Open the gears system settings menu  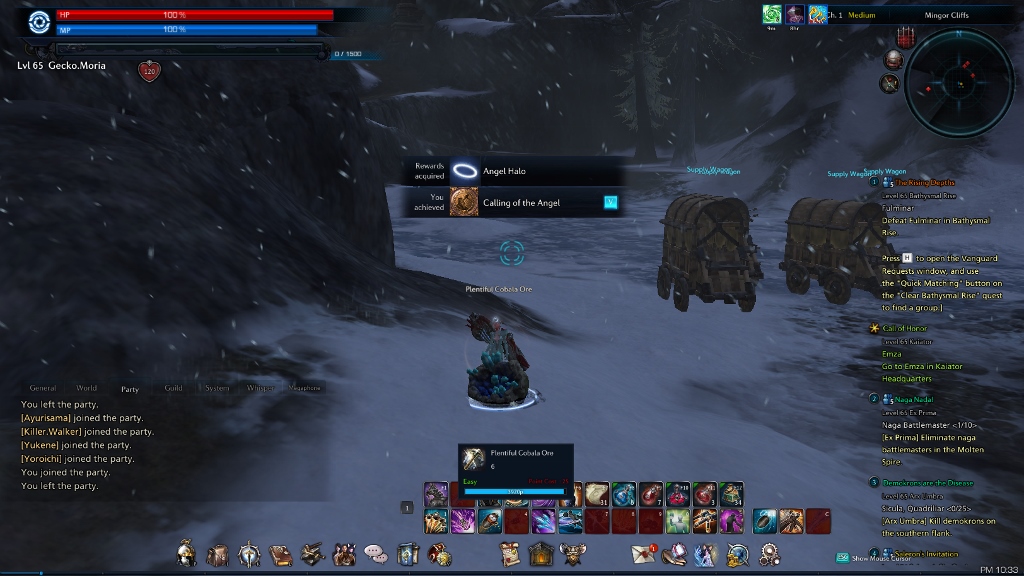tap(769, 553)
